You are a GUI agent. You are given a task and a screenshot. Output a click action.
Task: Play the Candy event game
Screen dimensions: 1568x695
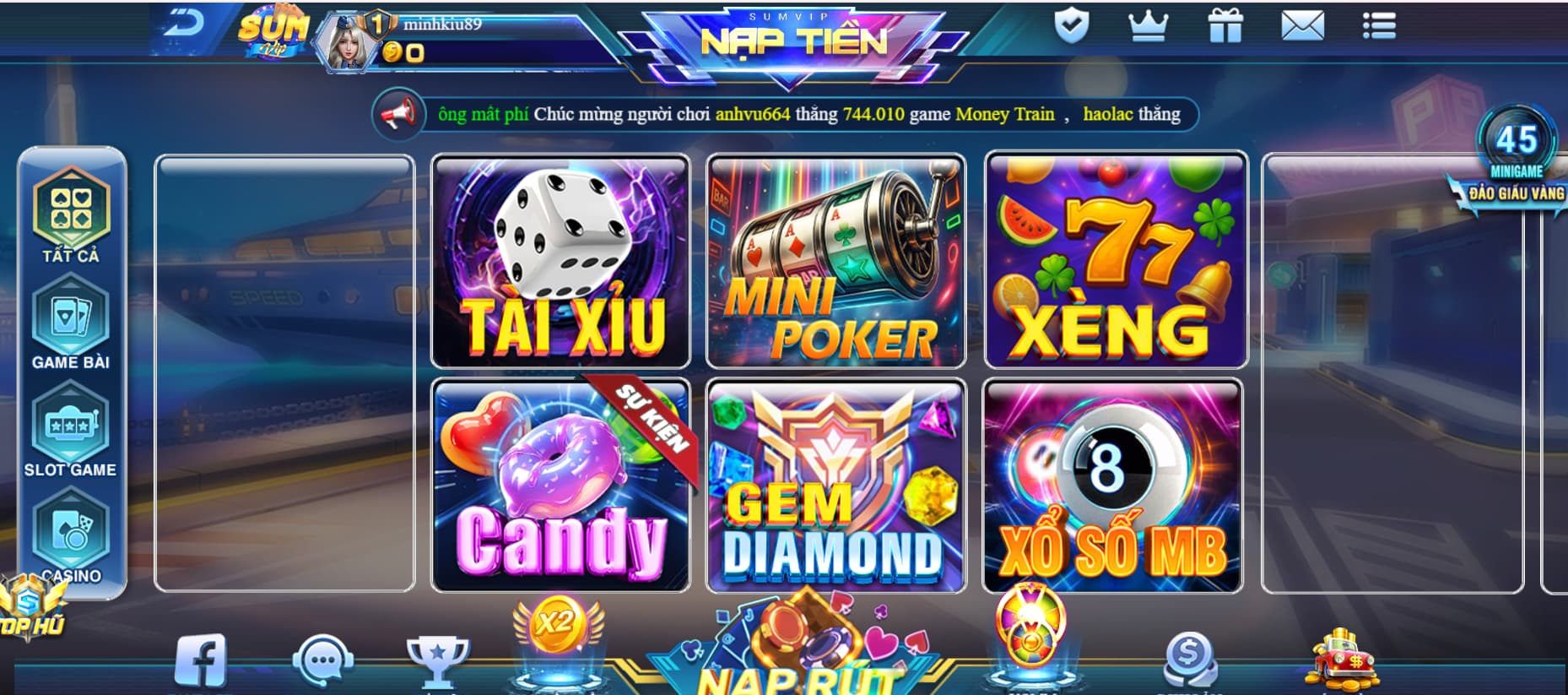(x=560, y=486)
